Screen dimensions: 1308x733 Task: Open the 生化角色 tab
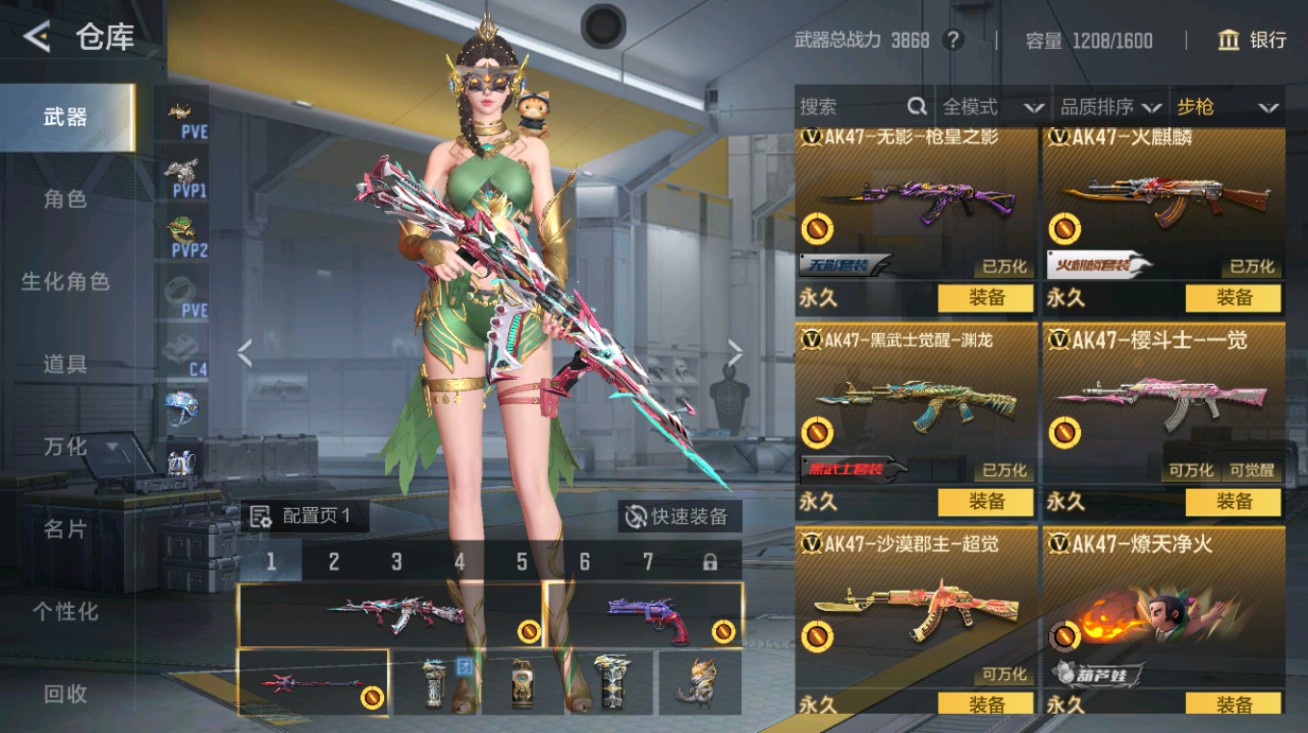65,282
